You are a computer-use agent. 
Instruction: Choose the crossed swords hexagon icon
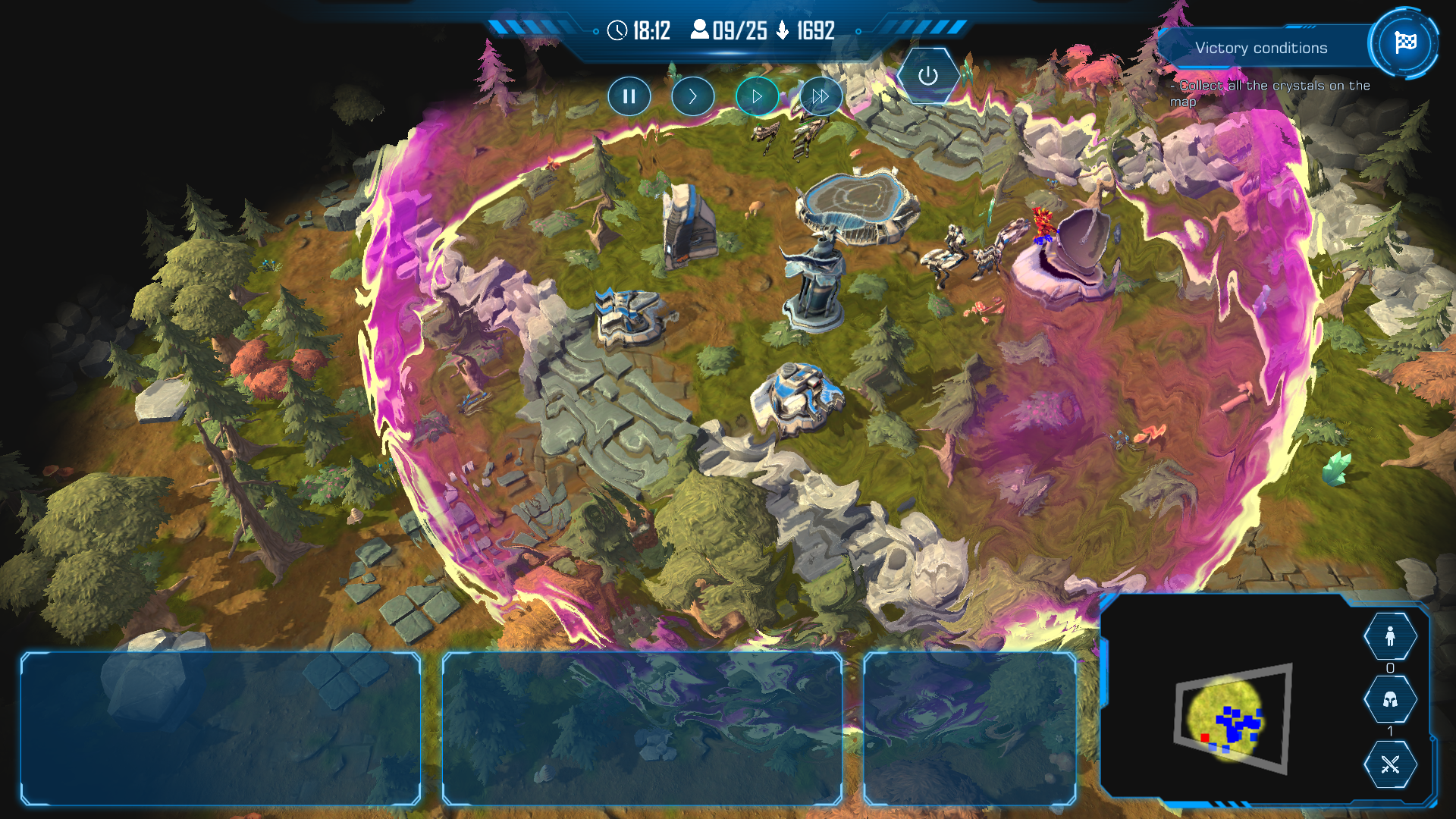point(1390,764)
